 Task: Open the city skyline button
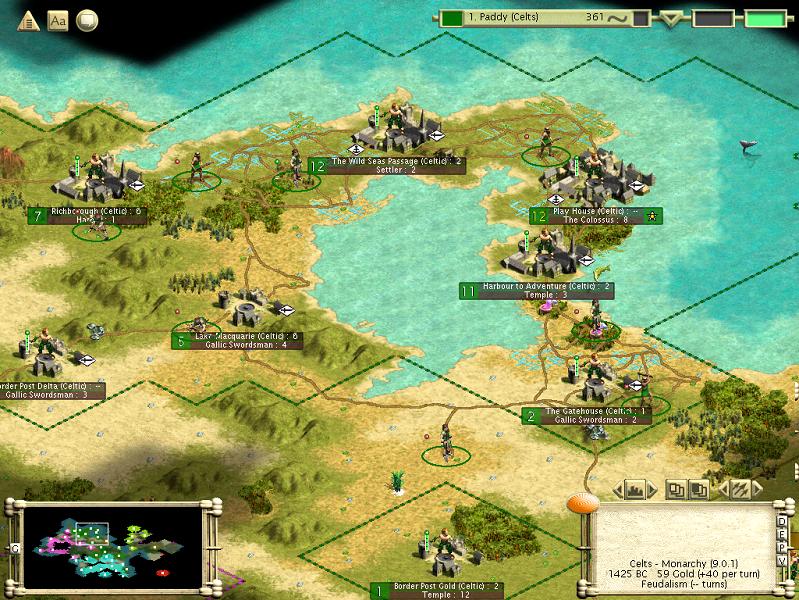point(635,489)
